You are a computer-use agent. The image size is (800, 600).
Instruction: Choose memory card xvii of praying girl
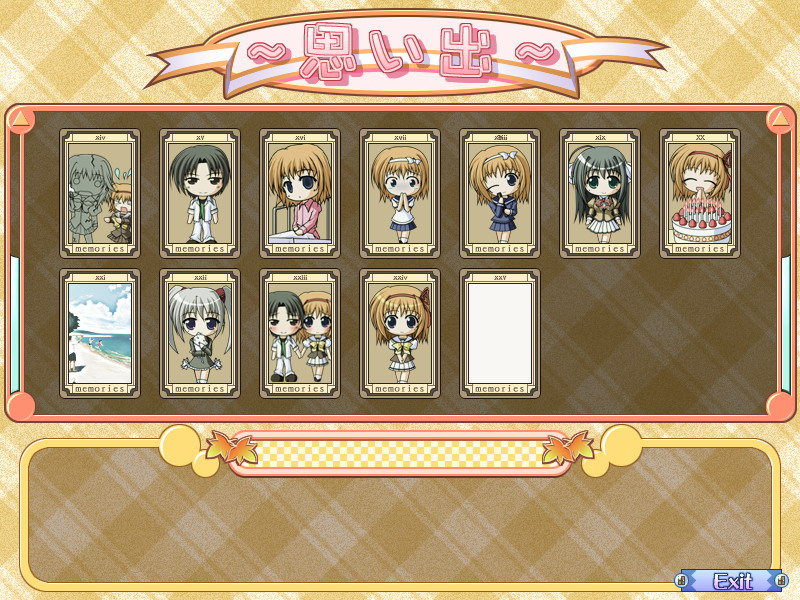click(x=400, y=193)
